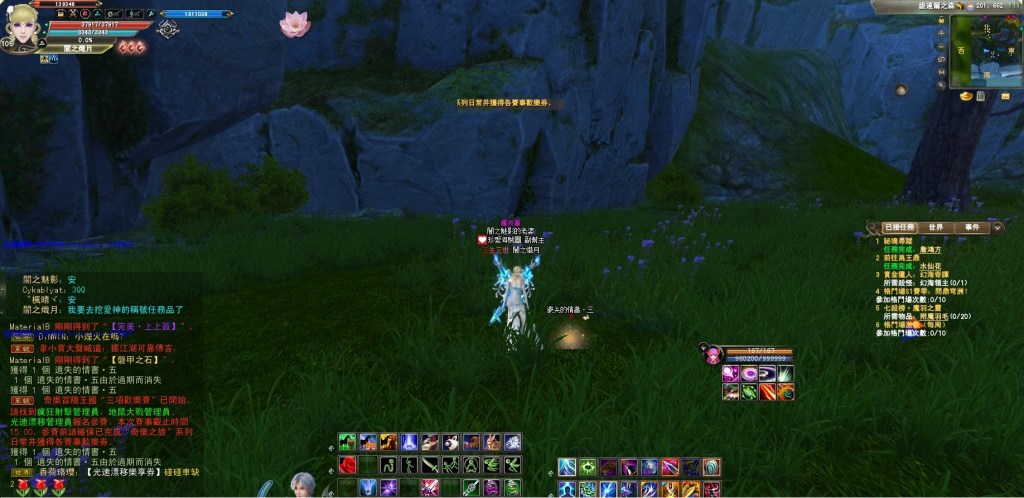Screen dimensions: 1024x498
Task: Activate the green horse mount skill
Action: point(346,442)
